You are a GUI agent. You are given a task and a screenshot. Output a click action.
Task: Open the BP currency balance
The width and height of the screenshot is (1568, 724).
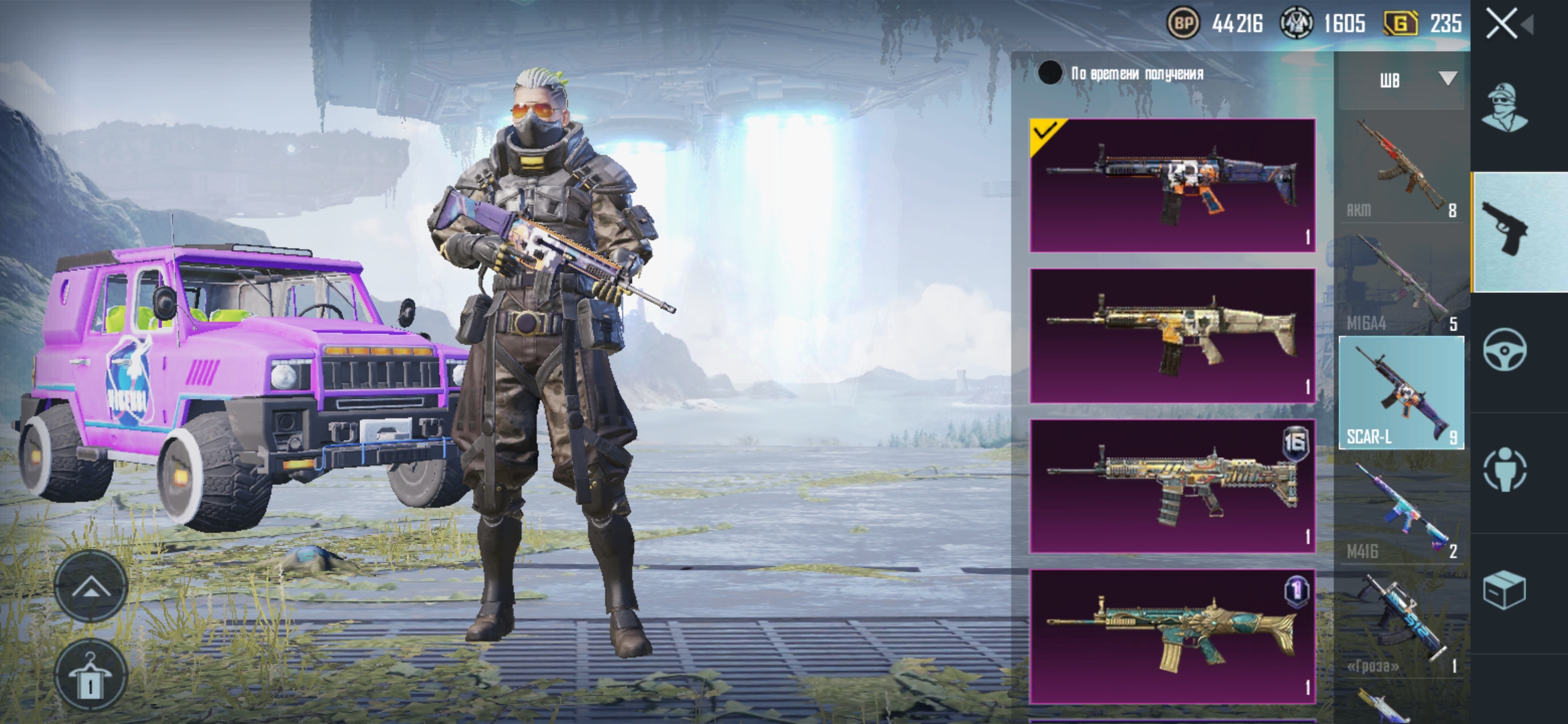tap(1214, 25)
